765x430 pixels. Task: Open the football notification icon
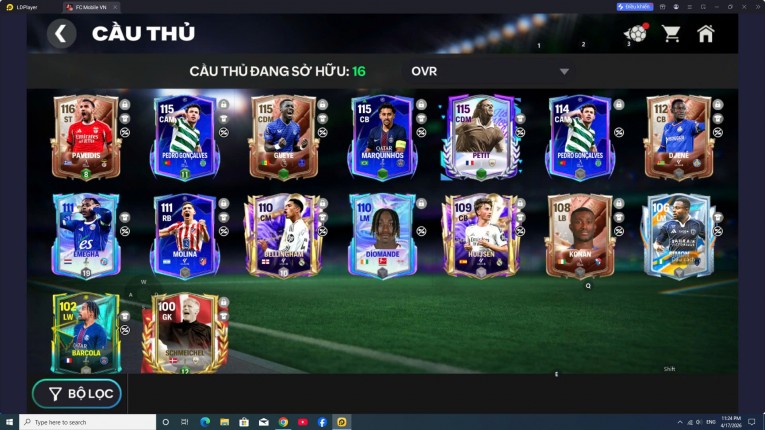coord(635,33)
